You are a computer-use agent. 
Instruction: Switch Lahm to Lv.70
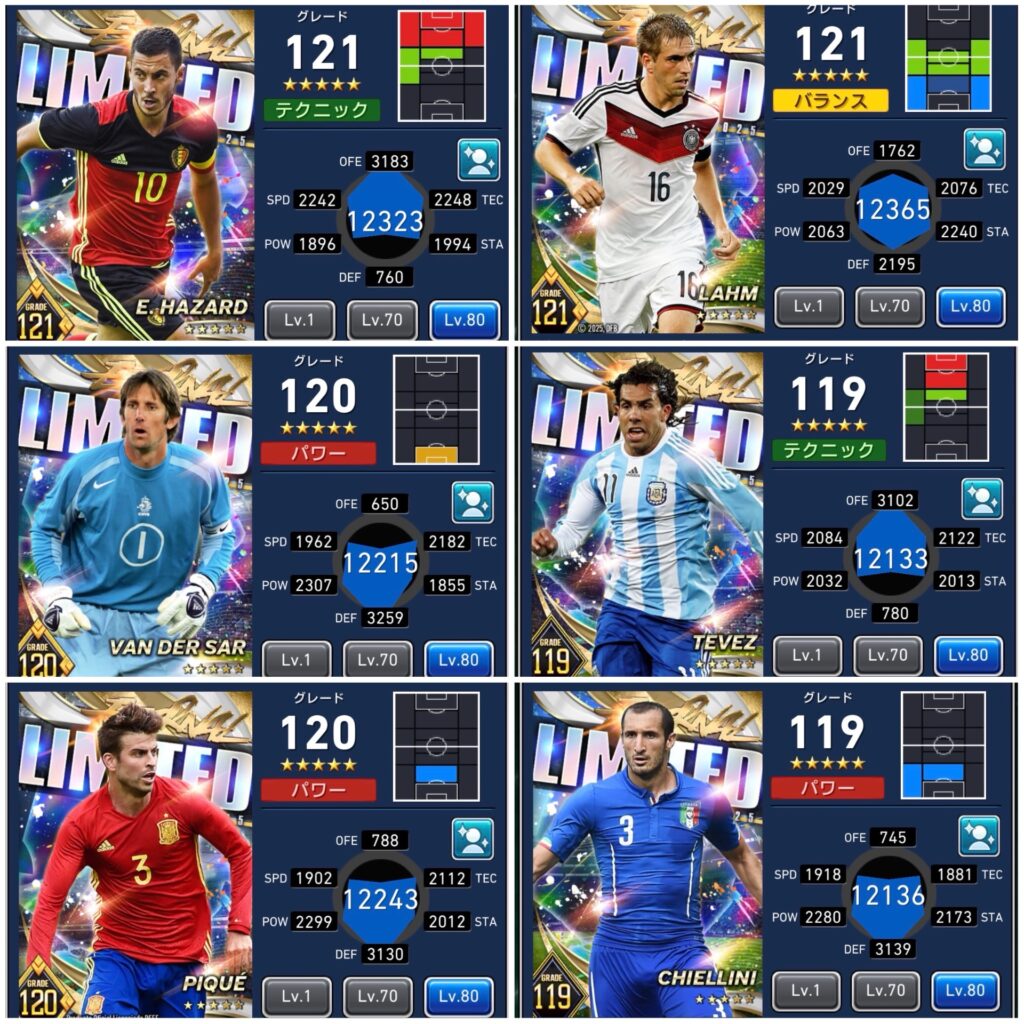[x=890, y=308]
